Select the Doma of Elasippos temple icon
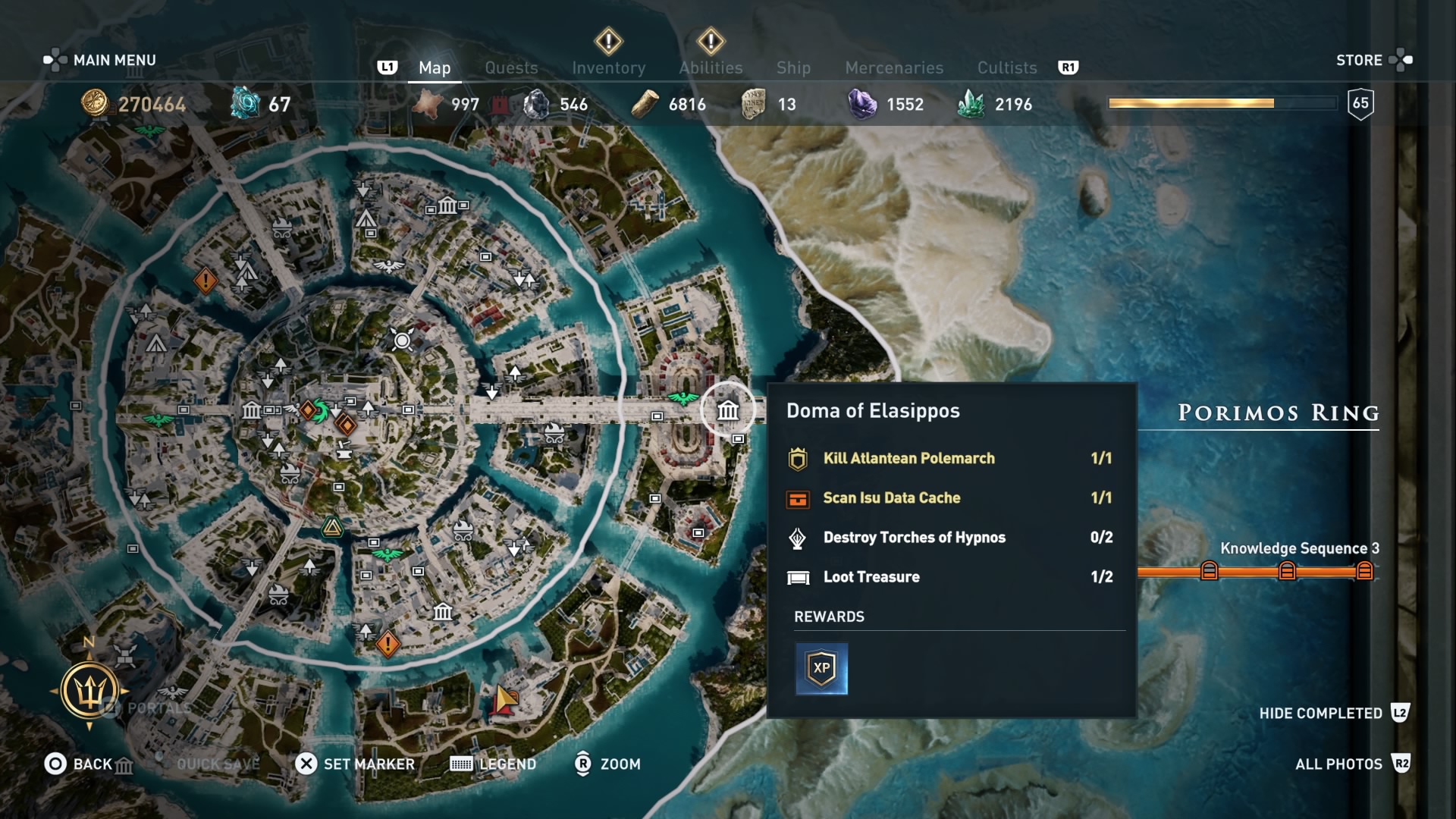Screen dimensions: 1456x819 (726, 409)
